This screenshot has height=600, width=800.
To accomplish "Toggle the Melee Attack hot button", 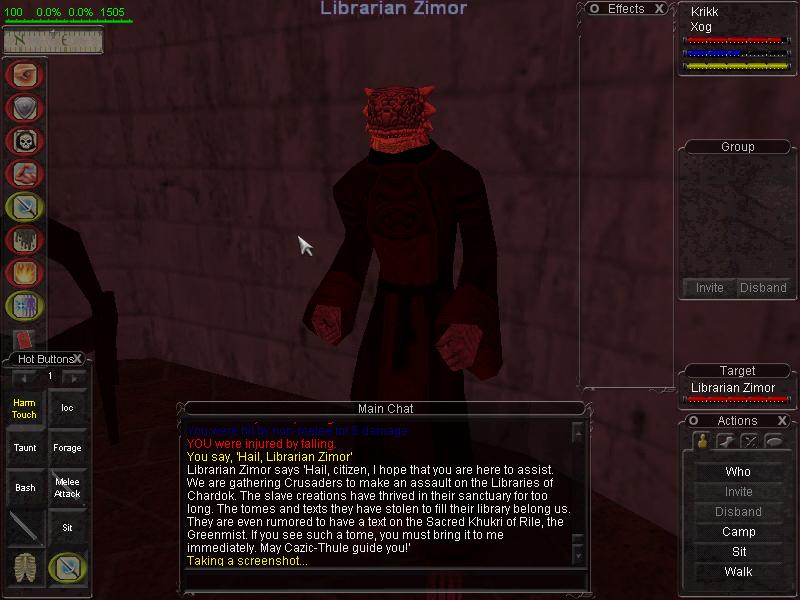I will [x=67, y=488].
